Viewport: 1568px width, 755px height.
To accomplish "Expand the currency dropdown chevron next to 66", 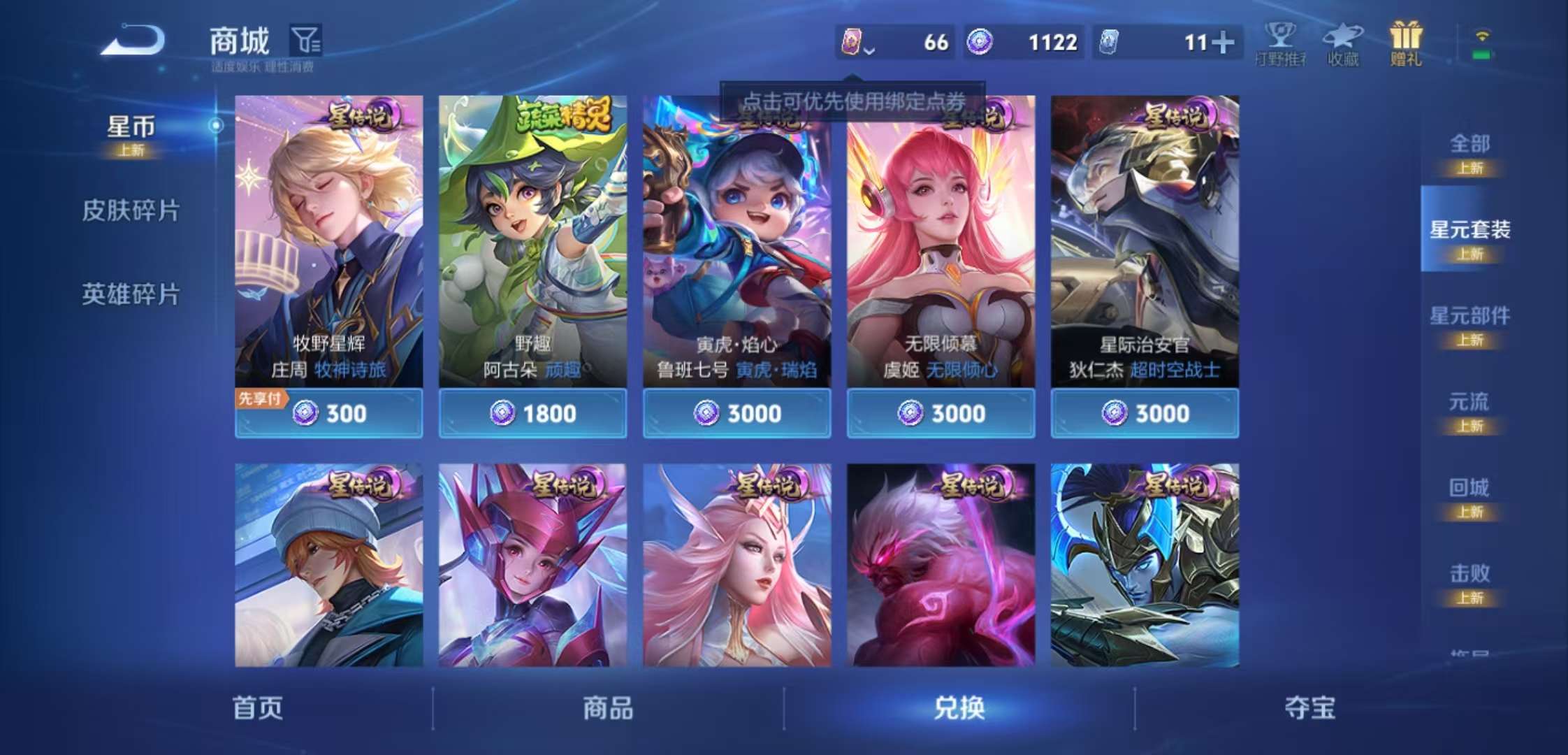I will pyautogui.click(x=870, y=50).
